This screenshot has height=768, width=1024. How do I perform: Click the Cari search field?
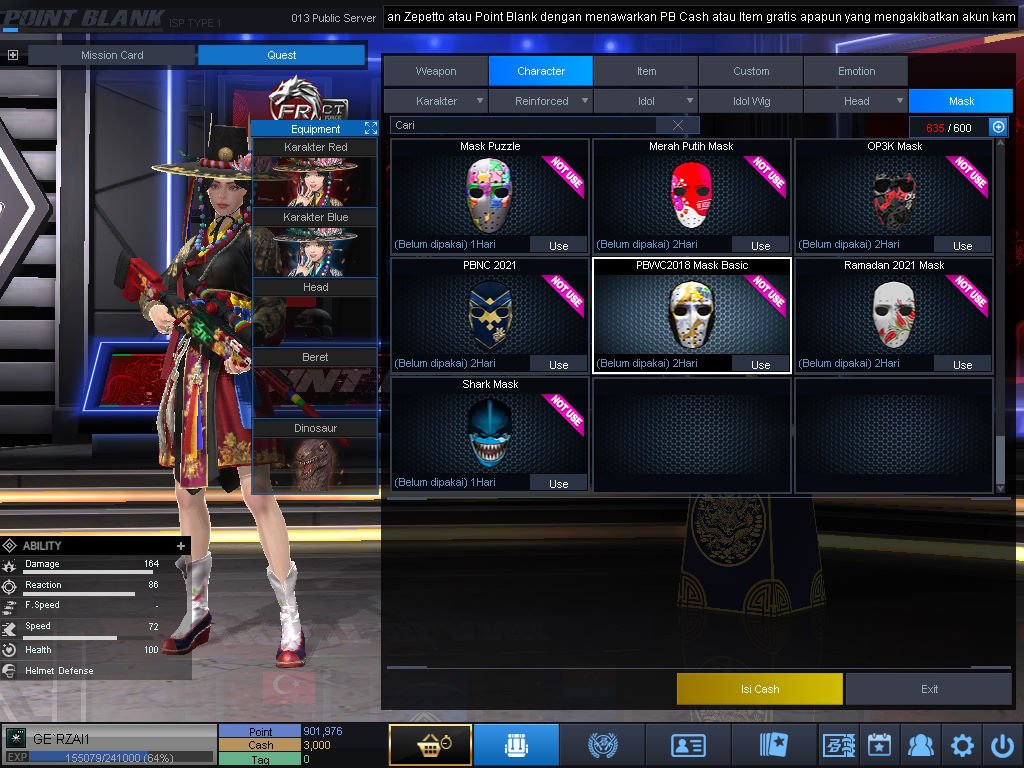pos(525,125)
